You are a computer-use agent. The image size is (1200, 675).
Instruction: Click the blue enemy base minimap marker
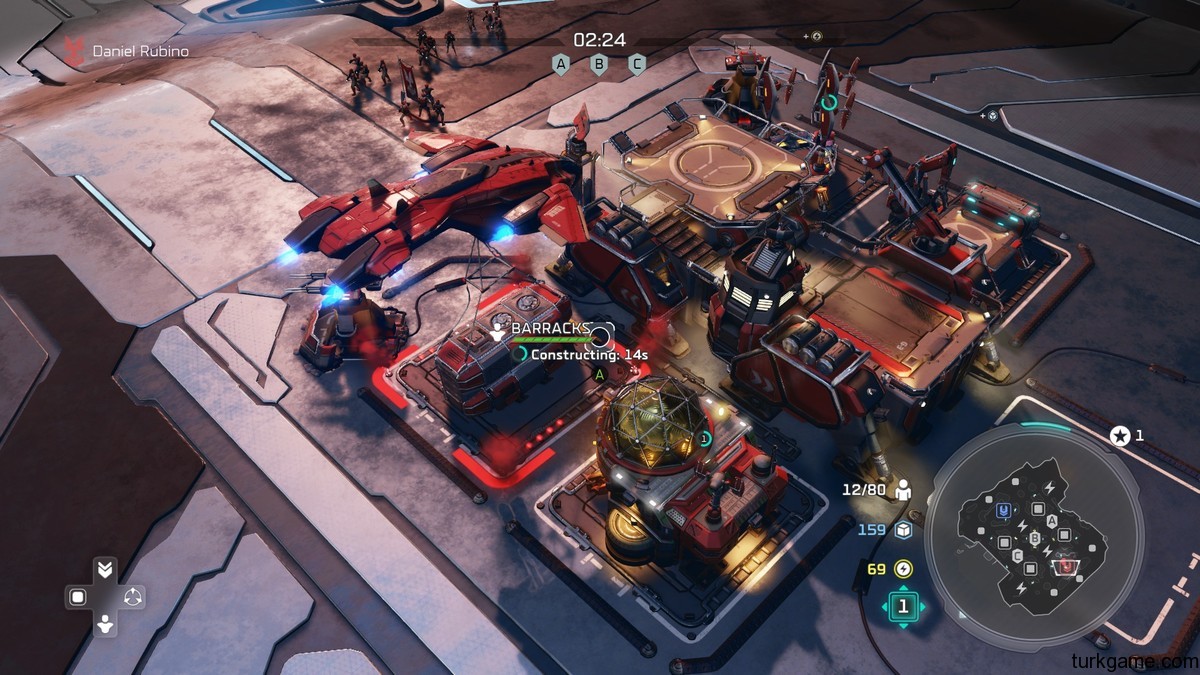[x=1003, y=509]
